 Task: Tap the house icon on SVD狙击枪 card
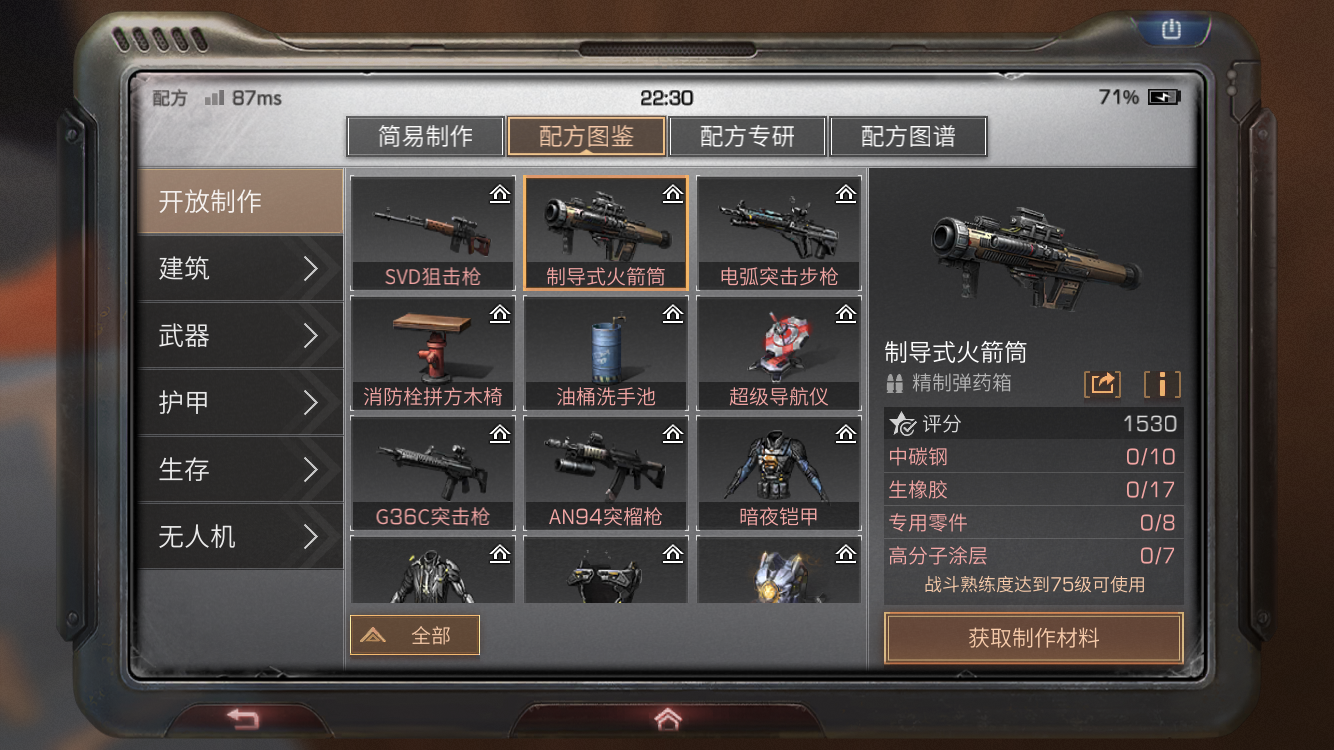click(x=499, y=193)
